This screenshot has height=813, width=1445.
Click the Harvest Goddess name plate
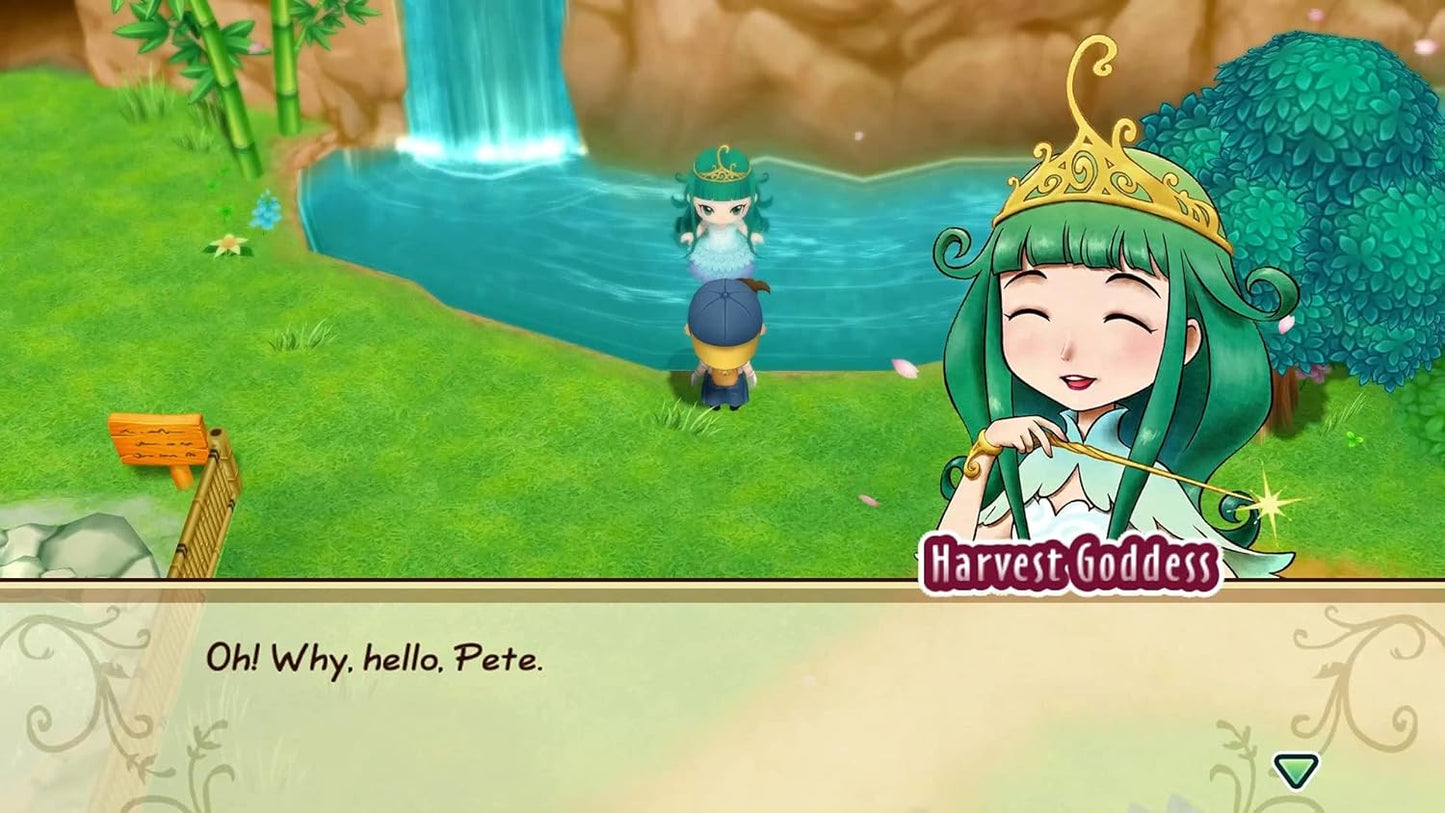pyautogui.click(x=1069, y=560)
